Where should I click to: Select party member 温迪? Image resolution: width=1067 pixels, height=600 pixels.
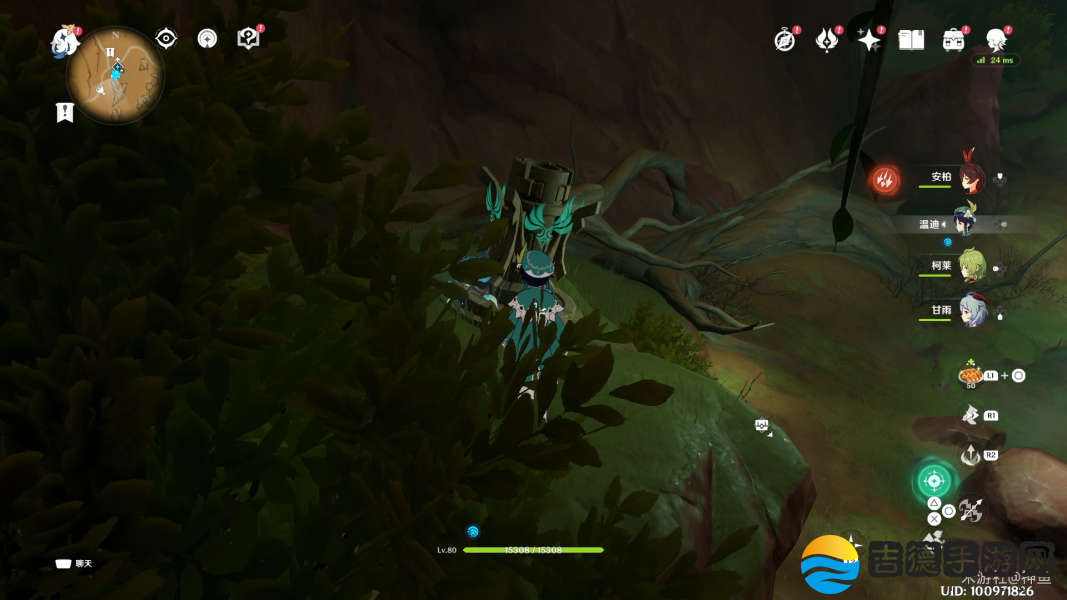tap(964, 223)
